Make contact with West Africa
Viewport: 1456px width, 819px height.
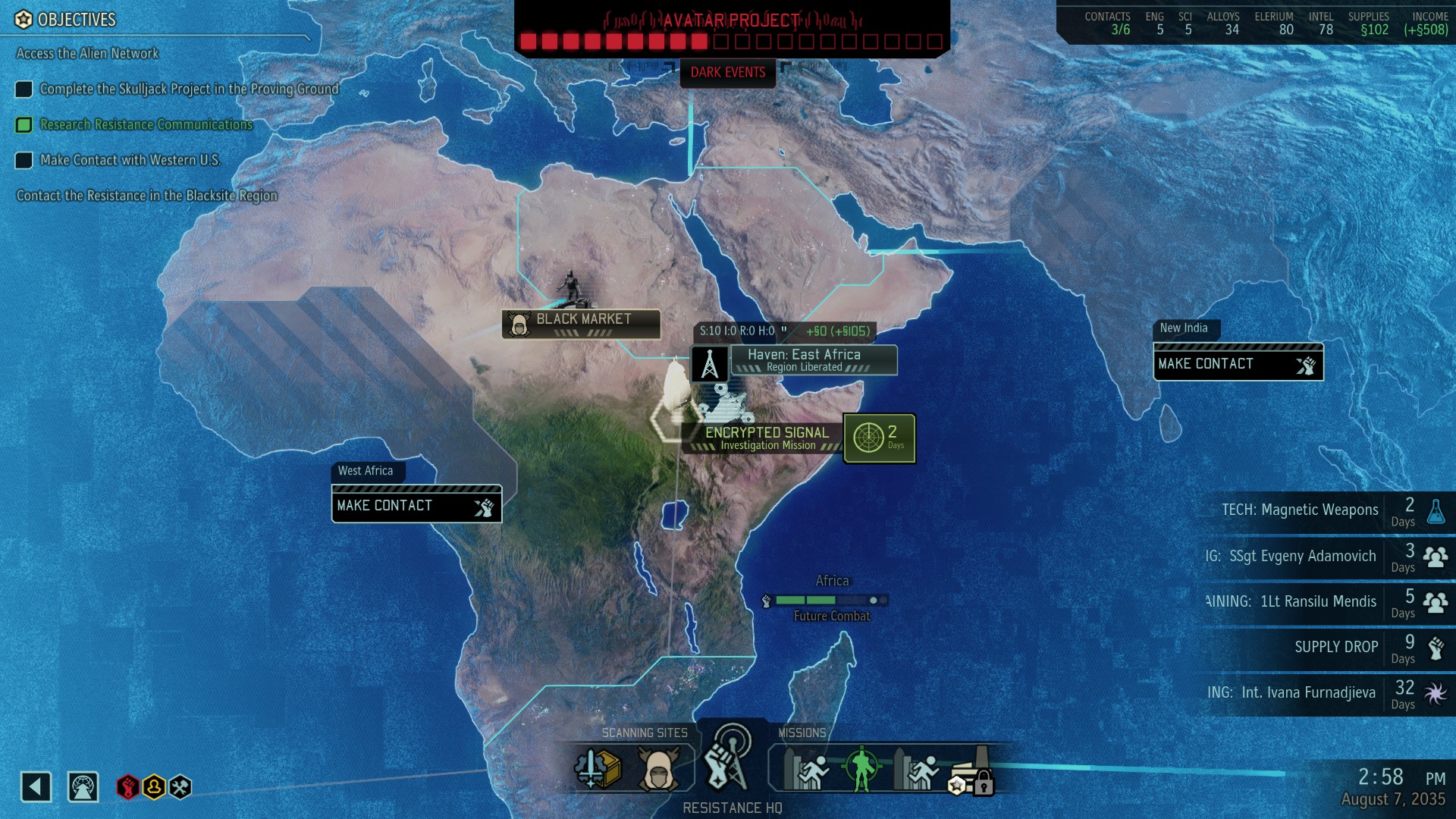pos(416,506)
